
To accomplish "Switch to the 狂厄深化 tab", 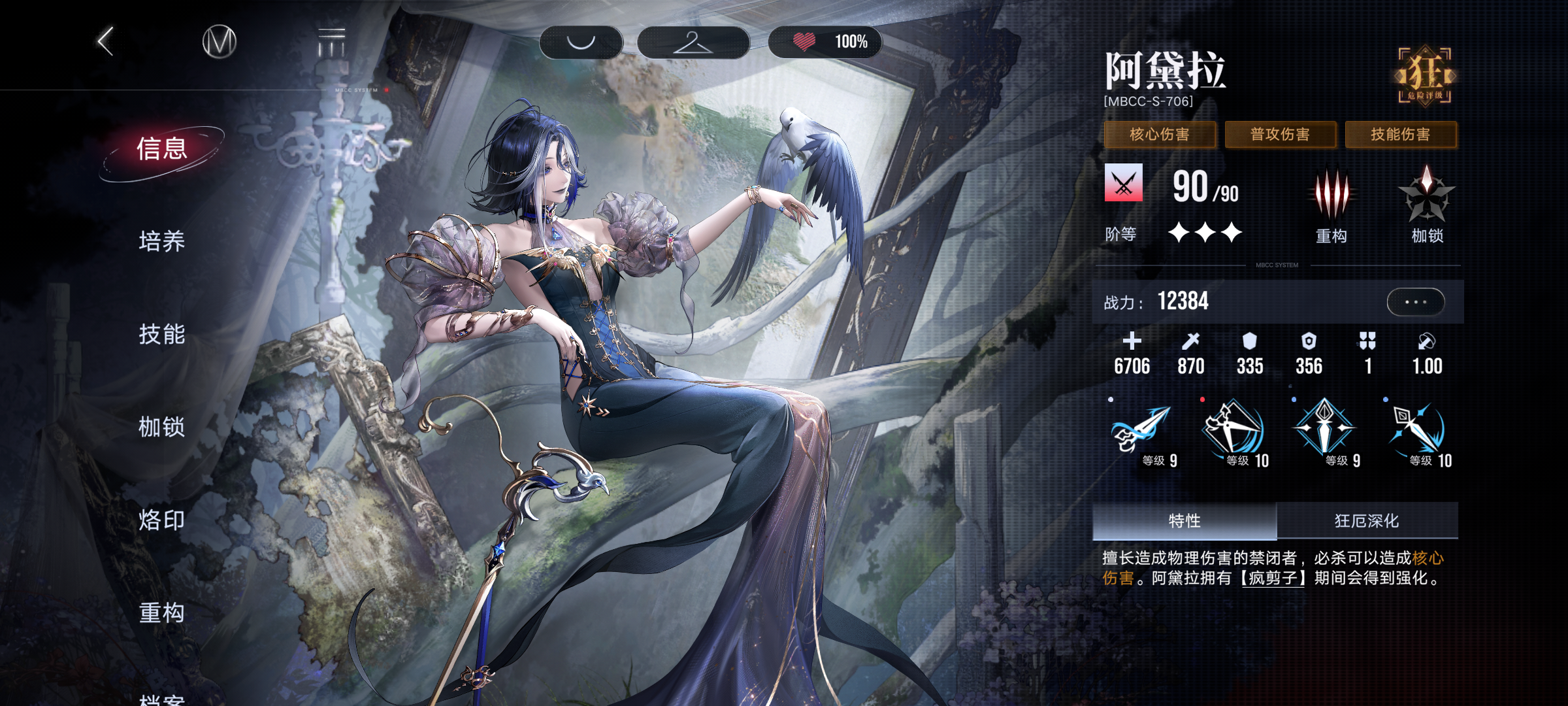I will coord(1367,521).
